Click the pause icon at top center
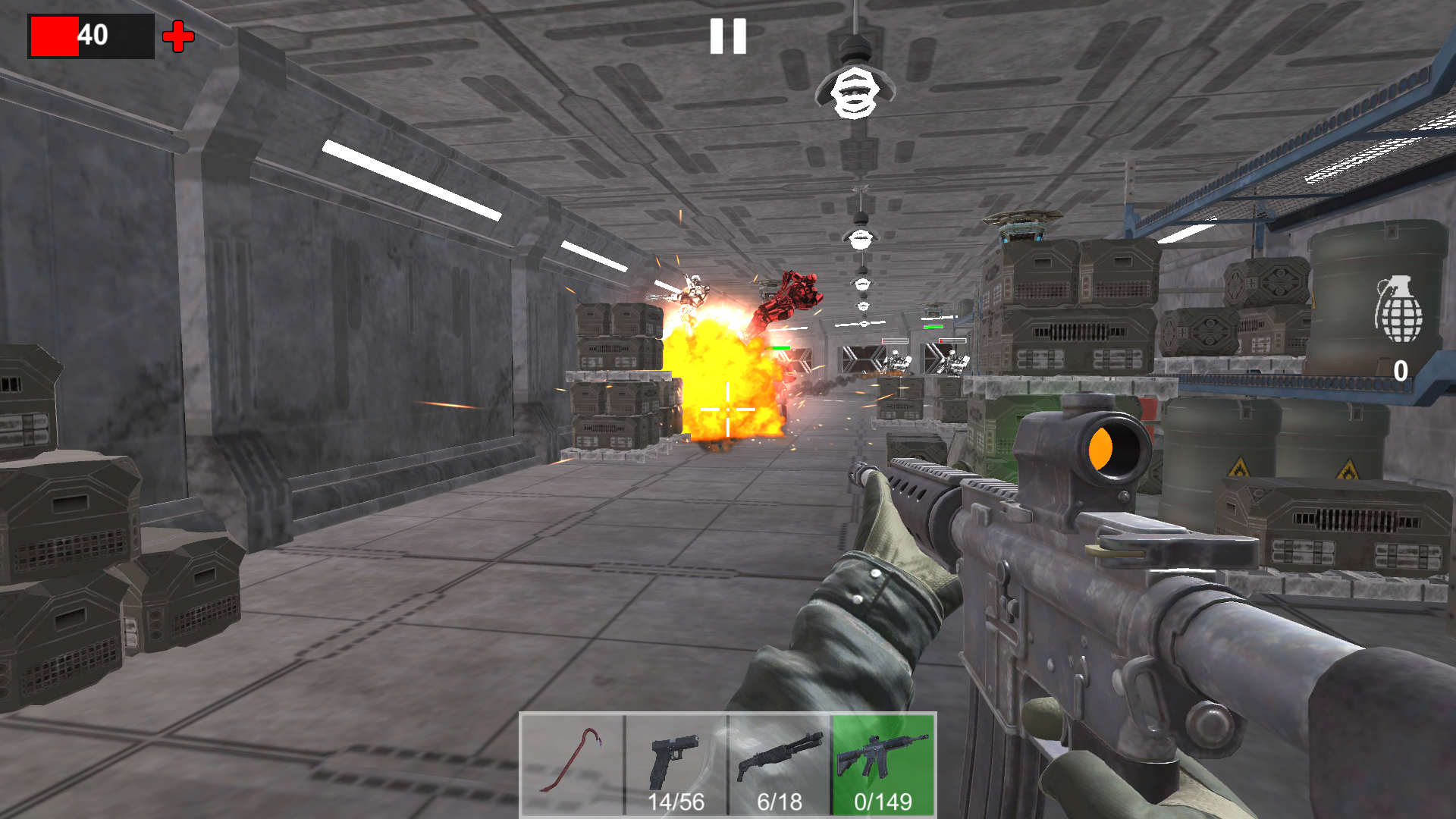Image resolution: width=1456 pixels, height=819 pixels. [726, 36]
